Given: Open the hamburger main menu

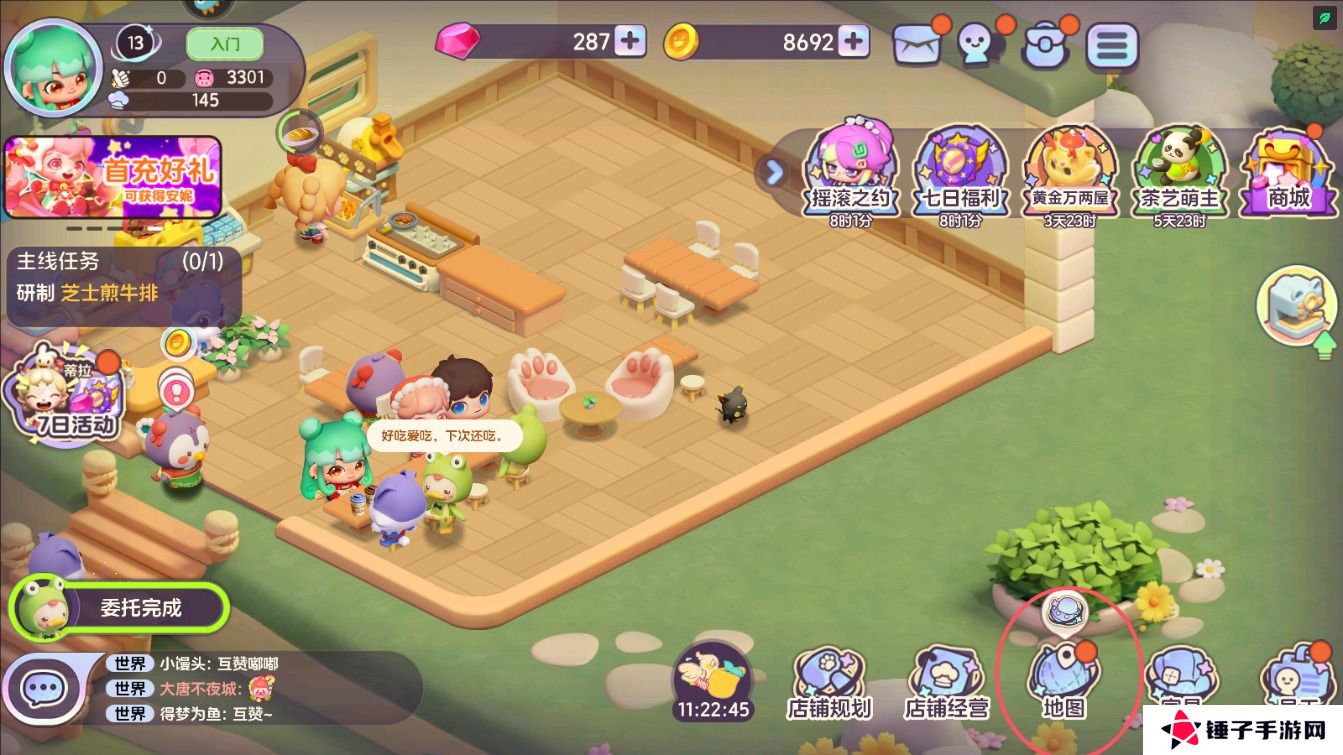Looking at the screenshot, I should 1112,44.
